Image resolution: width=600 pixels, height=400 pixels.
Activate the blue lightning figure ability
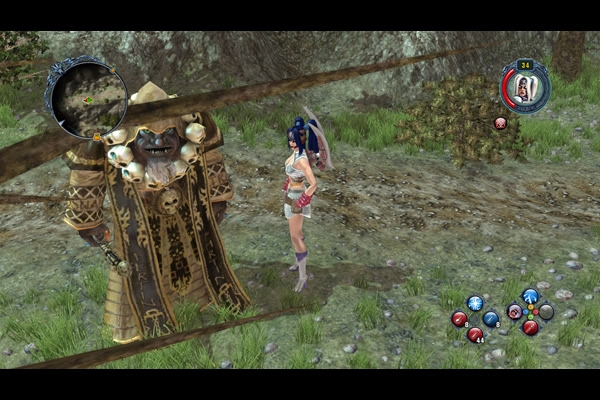point(530,297)
